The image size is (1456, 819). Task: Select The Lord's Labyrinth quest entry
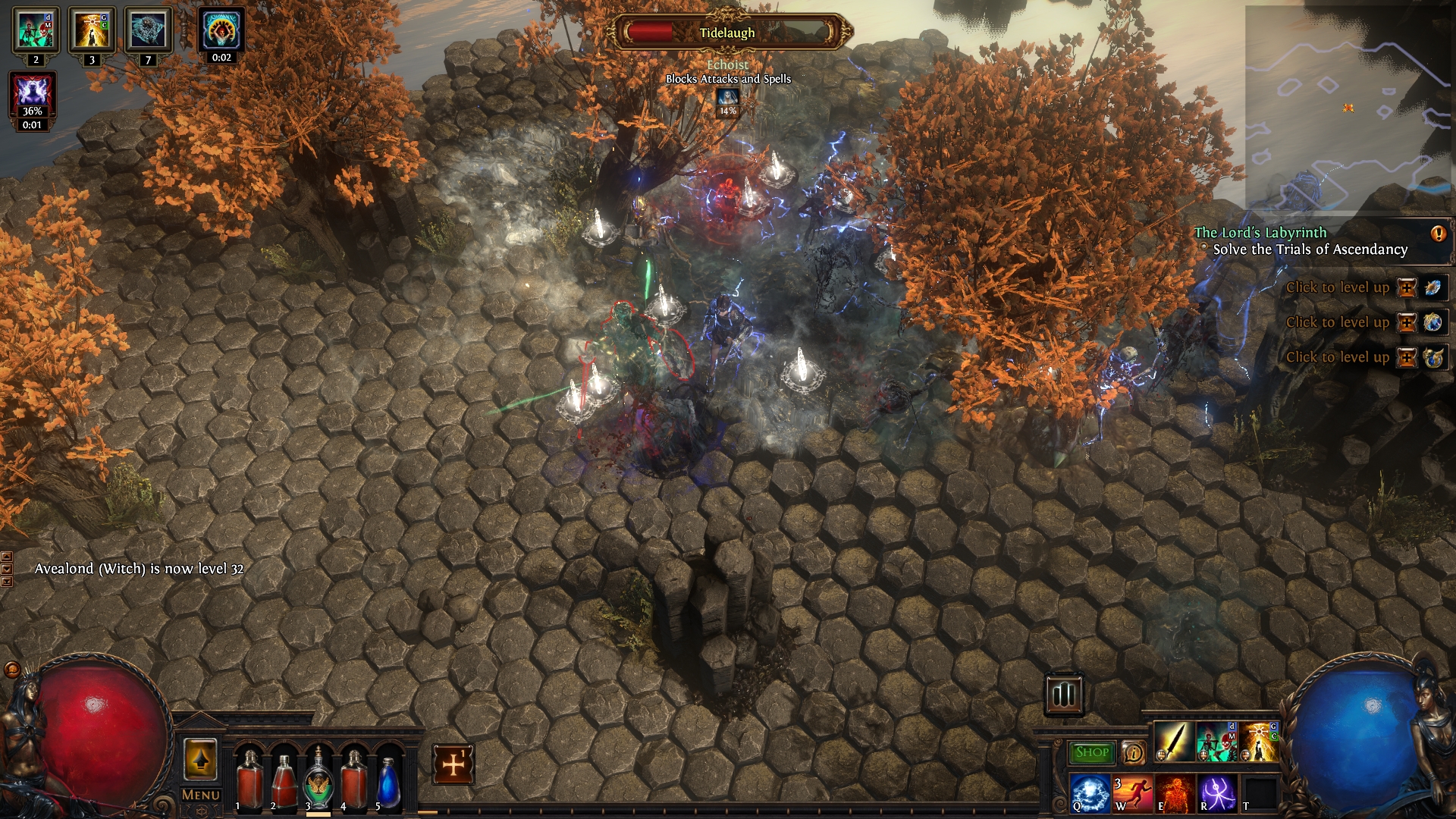1260,233
